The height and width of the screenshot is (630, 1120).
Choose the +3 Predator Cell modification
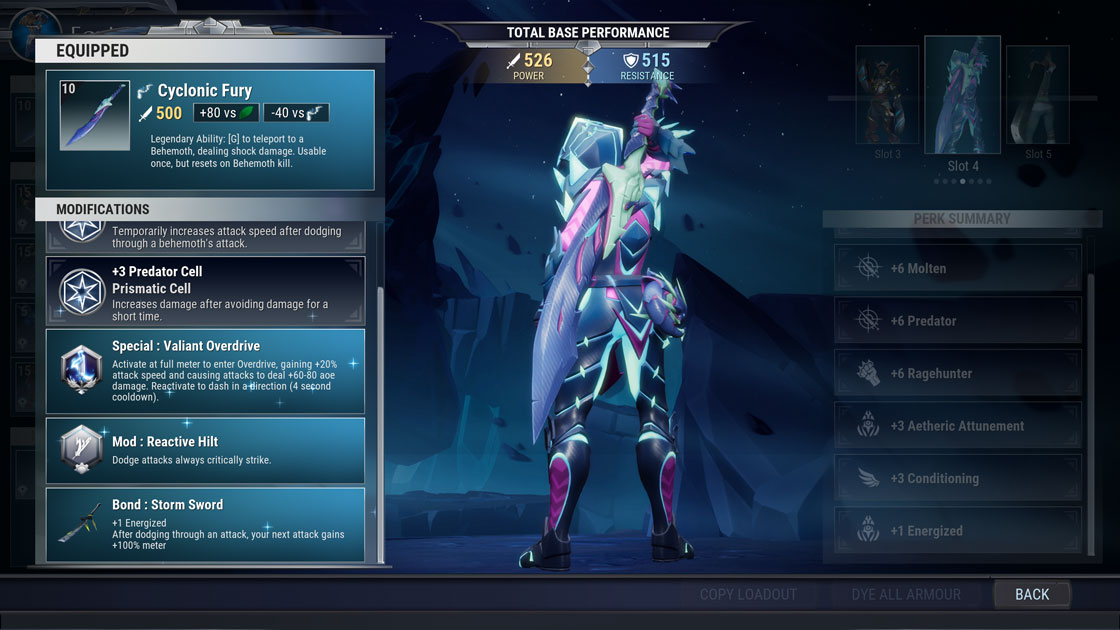205,291
